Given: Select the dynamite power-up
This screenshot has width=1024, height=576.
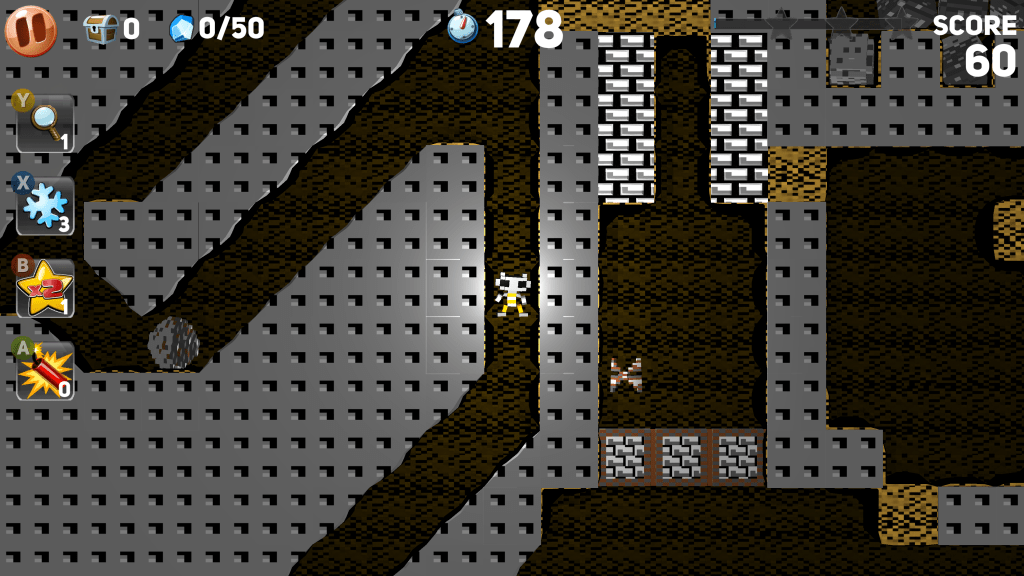Looking at the screenshot, I should (x=45, y=371).
